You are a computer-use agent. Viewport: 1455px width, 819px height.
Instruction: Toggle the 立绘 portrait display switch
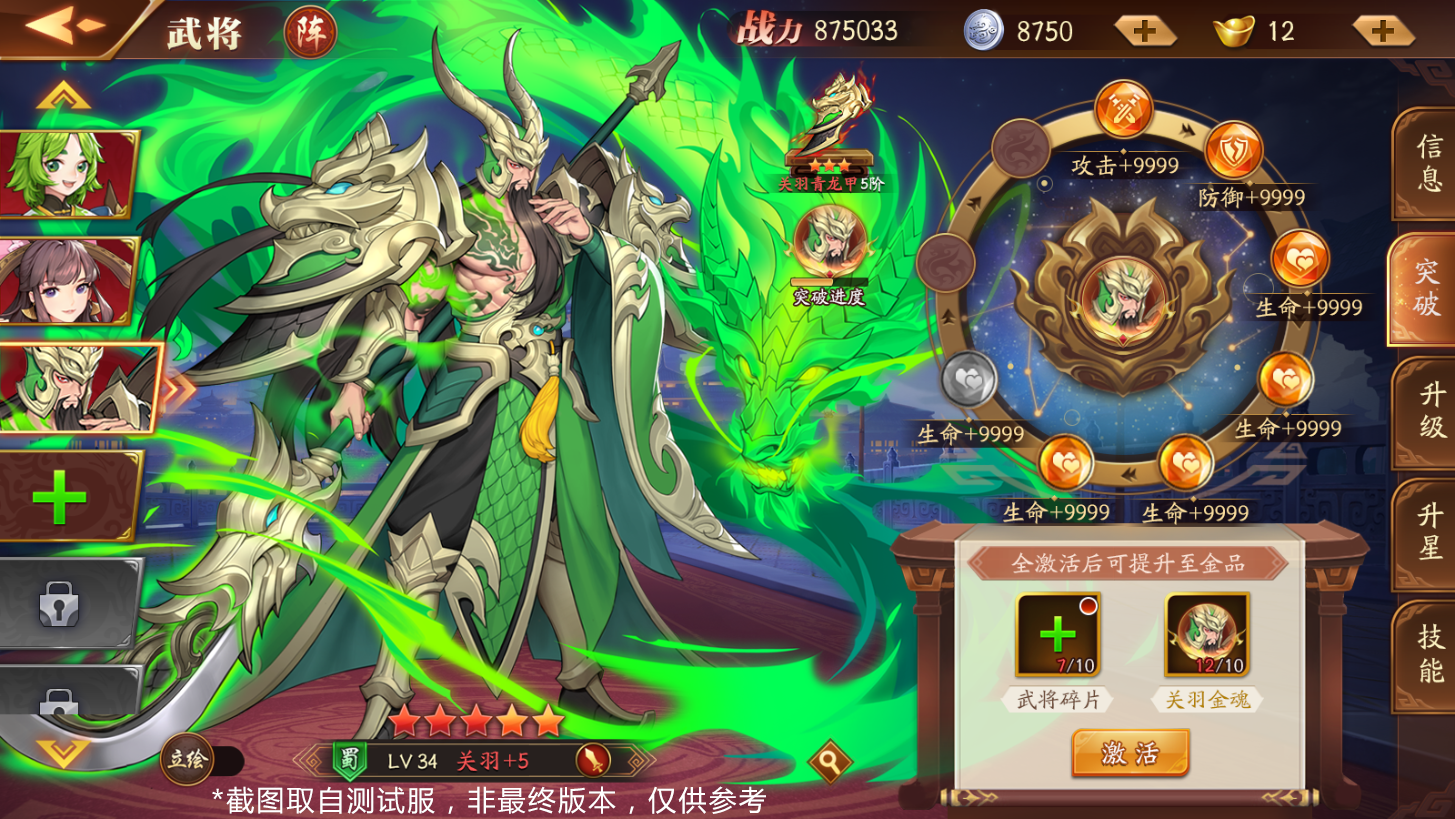point(187,760)
